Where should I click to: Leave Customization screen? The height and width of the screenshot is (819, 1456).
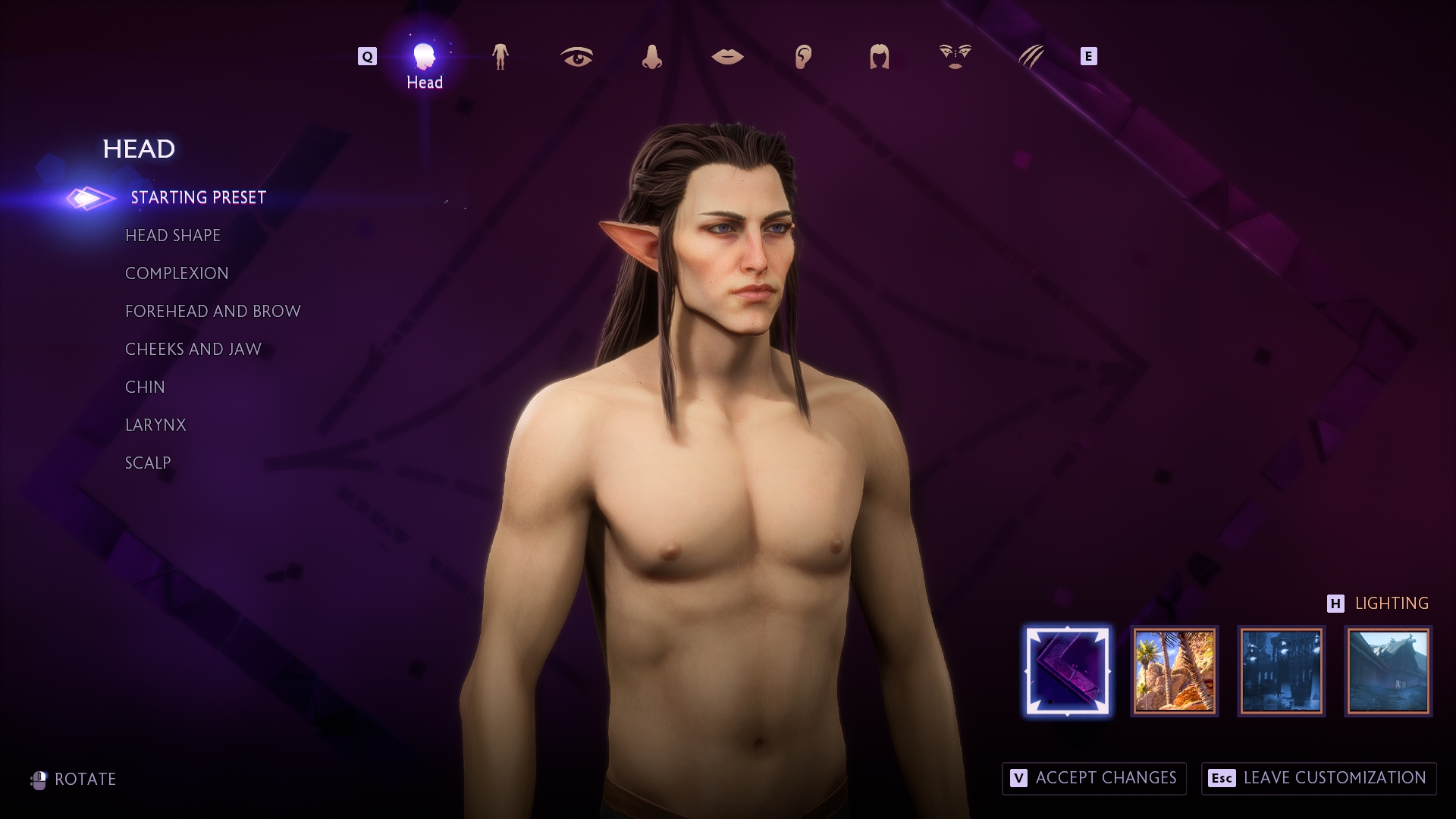point(1319,778)
